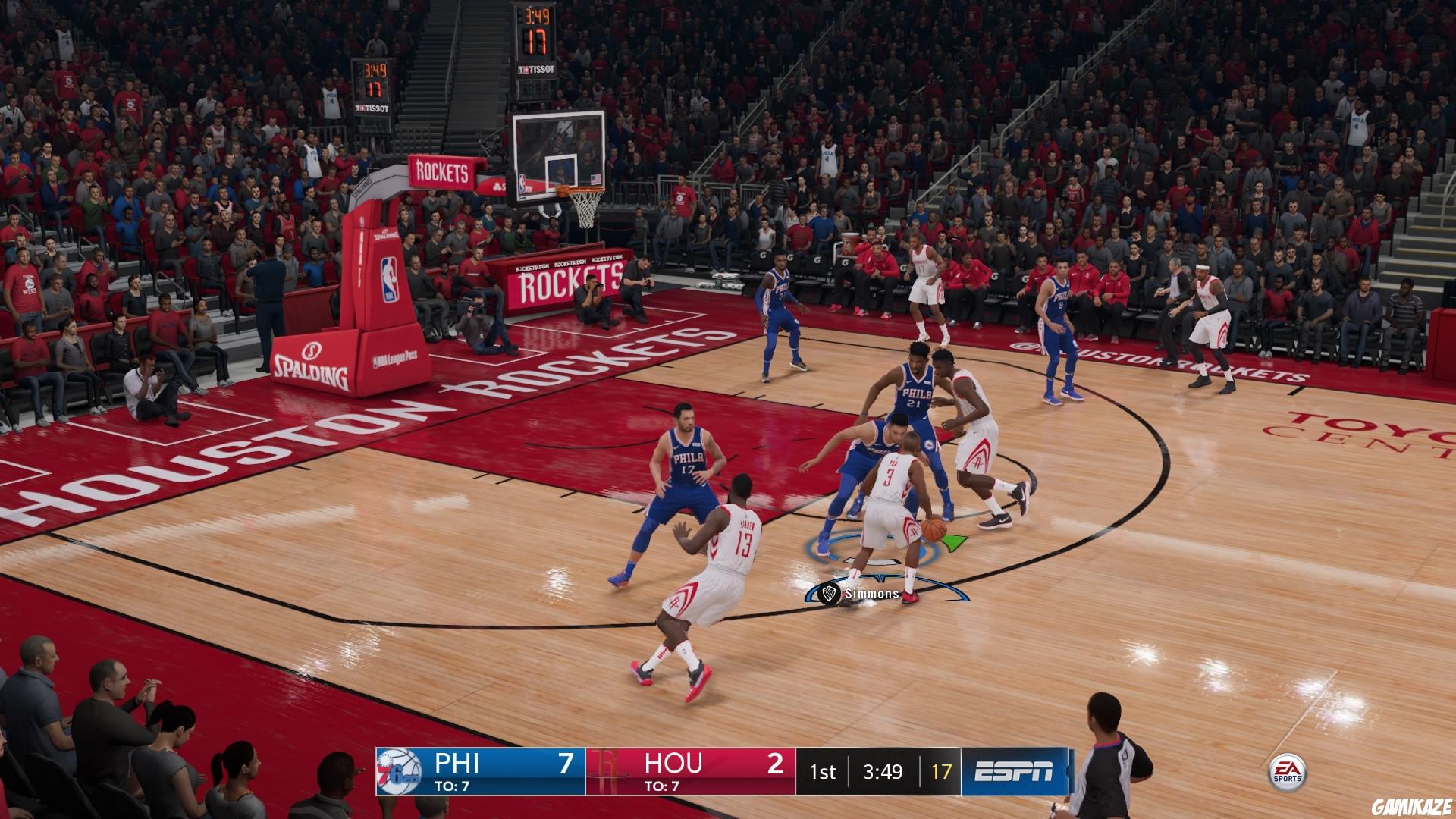
Task: Click the Tissot logo on the shot clock
Action: coord(538,68)
